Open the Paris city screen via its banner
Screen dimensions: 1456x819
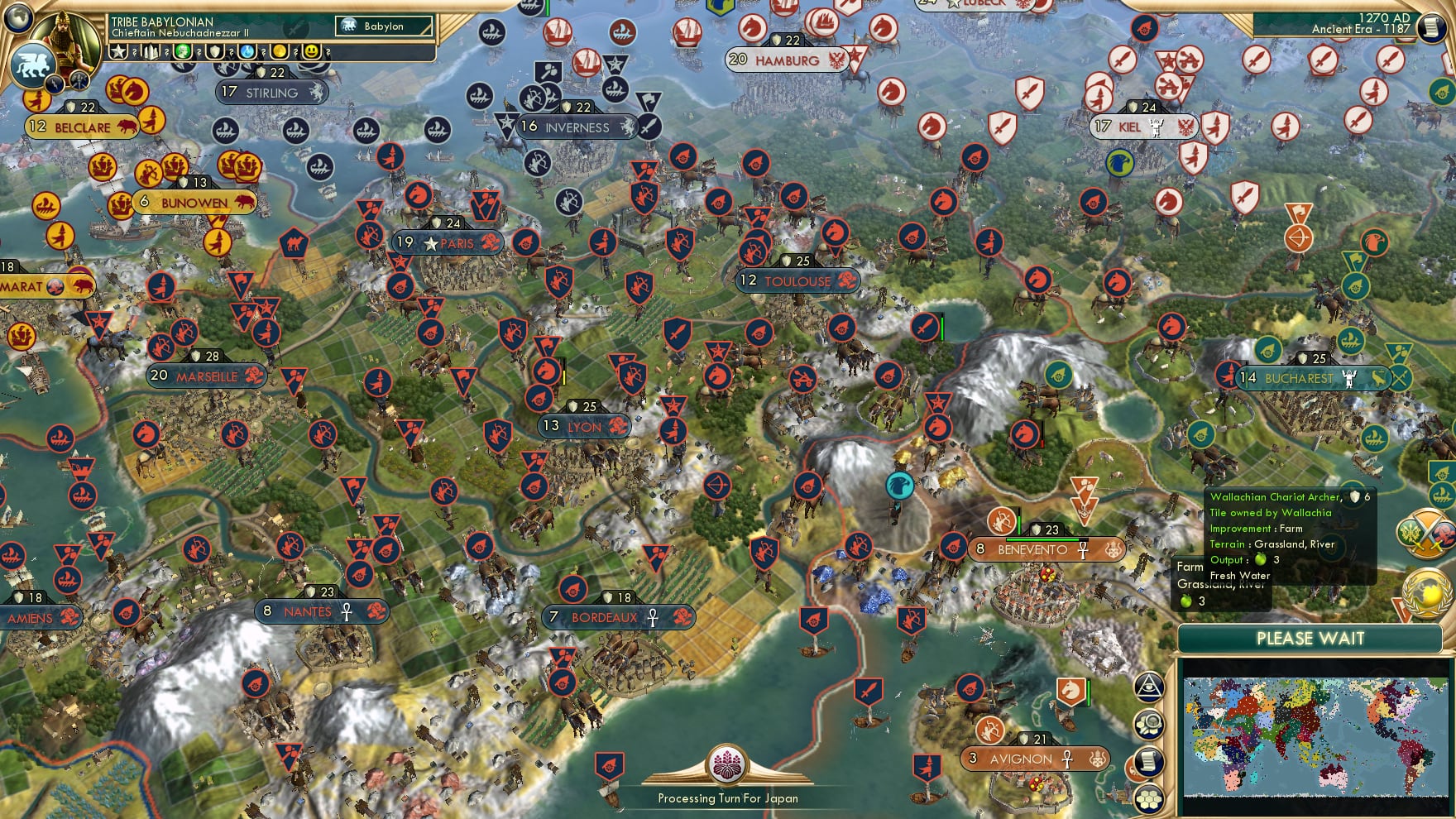pos(447,243)
